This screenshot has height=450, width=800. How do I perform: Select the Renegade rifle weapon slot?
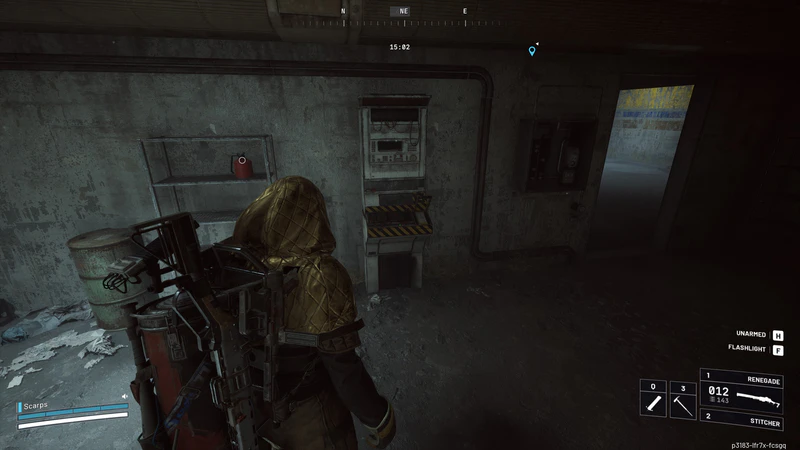coord(742,392)
